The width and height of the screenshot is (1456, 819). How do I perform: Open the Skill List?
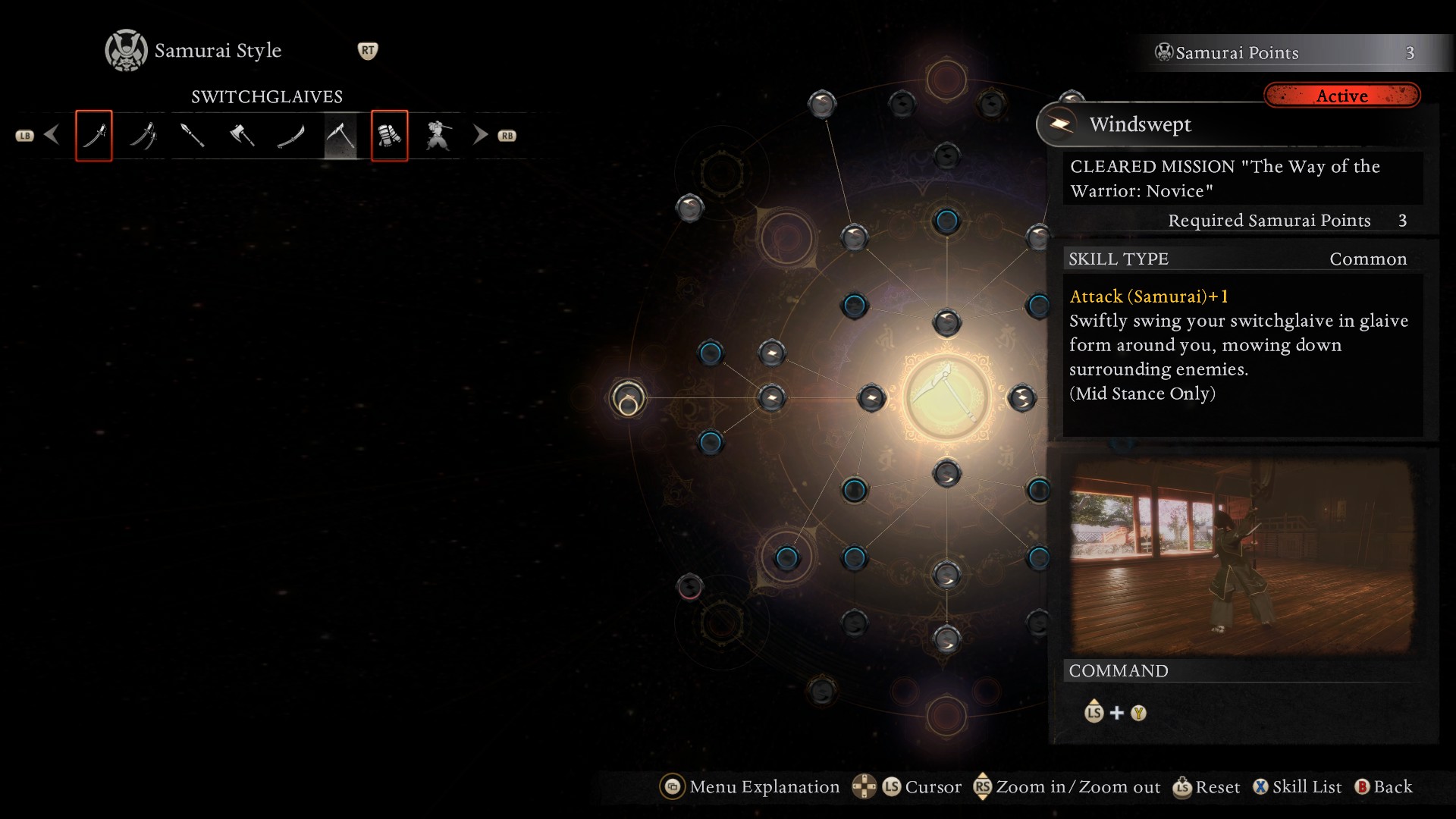coord(1297,787)
